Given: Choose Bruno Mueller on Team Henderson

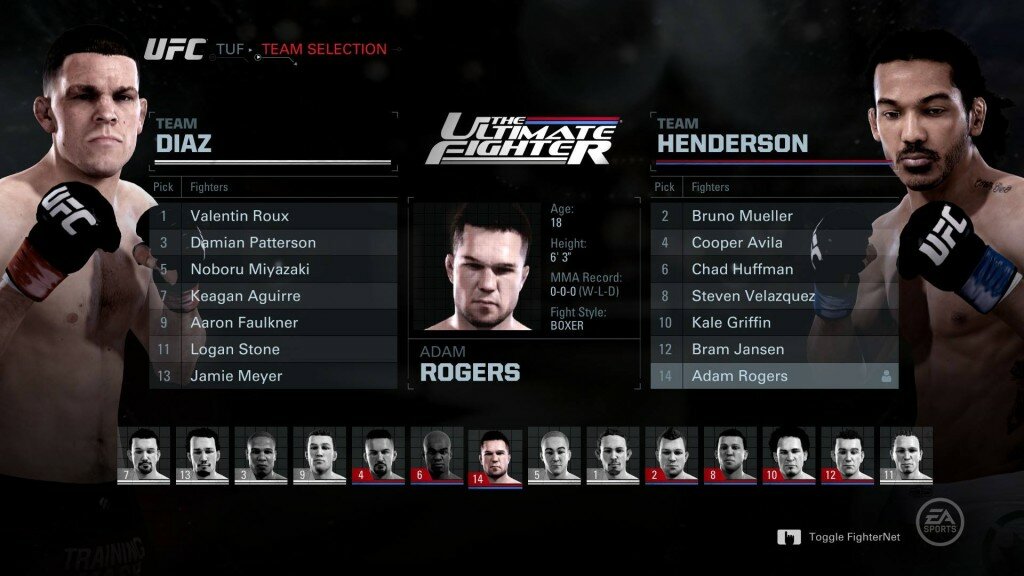Looking at the screenshot, I should pos(773,216).
